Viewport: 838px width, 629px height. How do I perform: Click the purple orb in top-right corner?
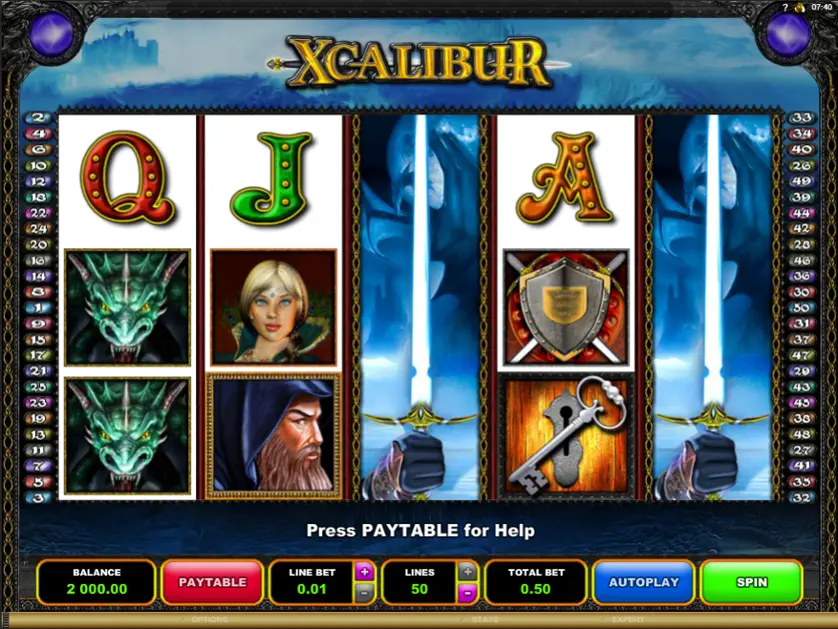(x=788, y=33)
